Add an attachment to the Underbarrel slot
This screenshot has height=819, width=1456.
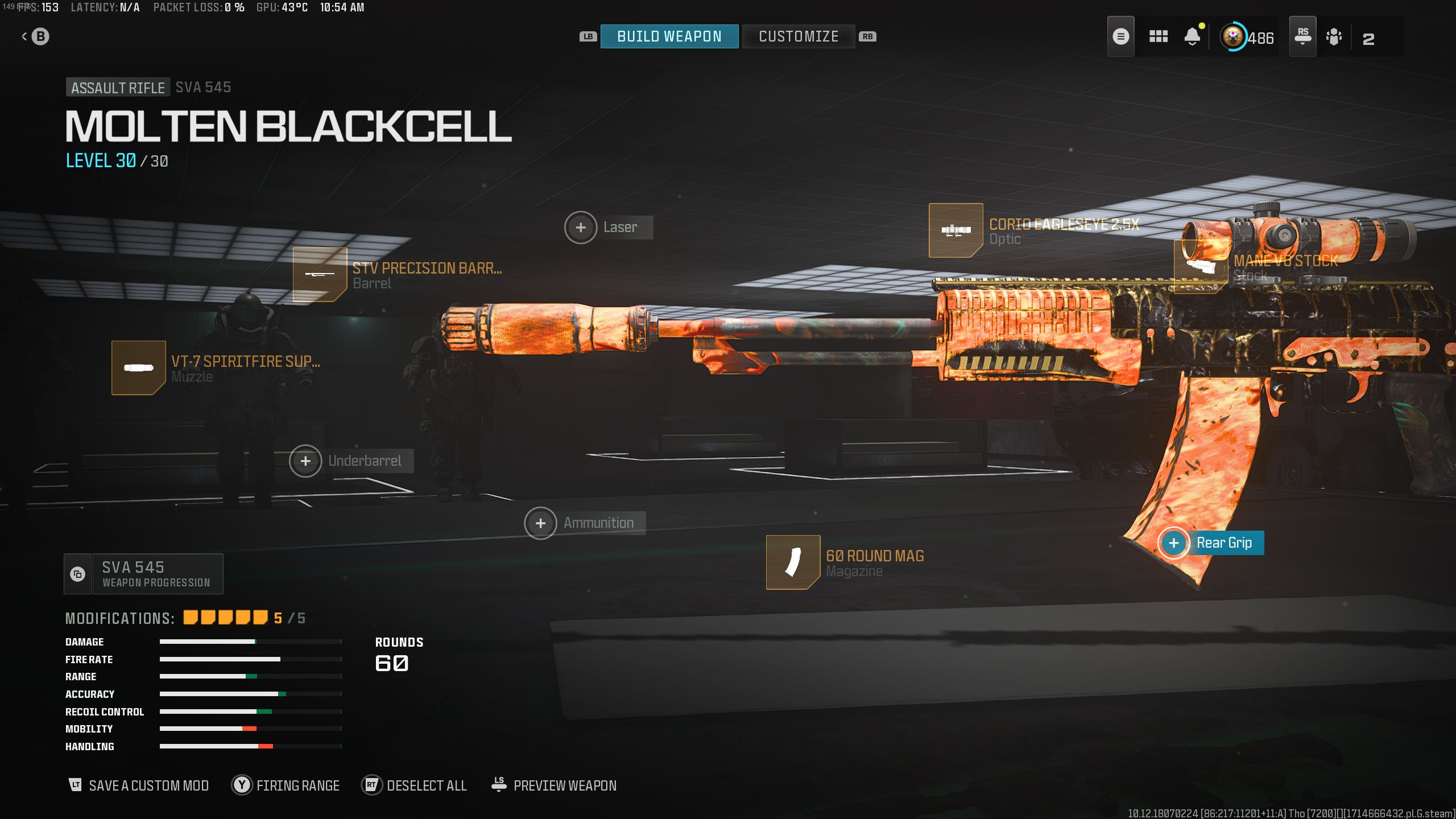coord(305,461)
